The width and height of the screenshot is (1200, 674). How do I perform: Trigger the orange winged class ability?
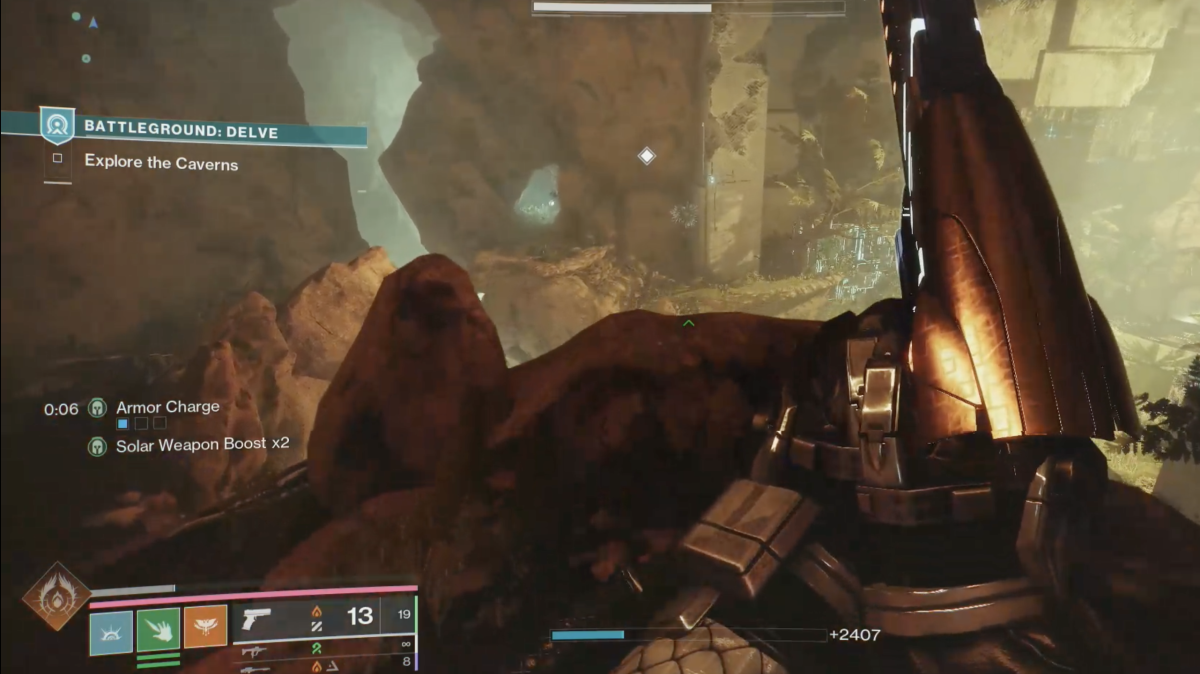(205, 627)
